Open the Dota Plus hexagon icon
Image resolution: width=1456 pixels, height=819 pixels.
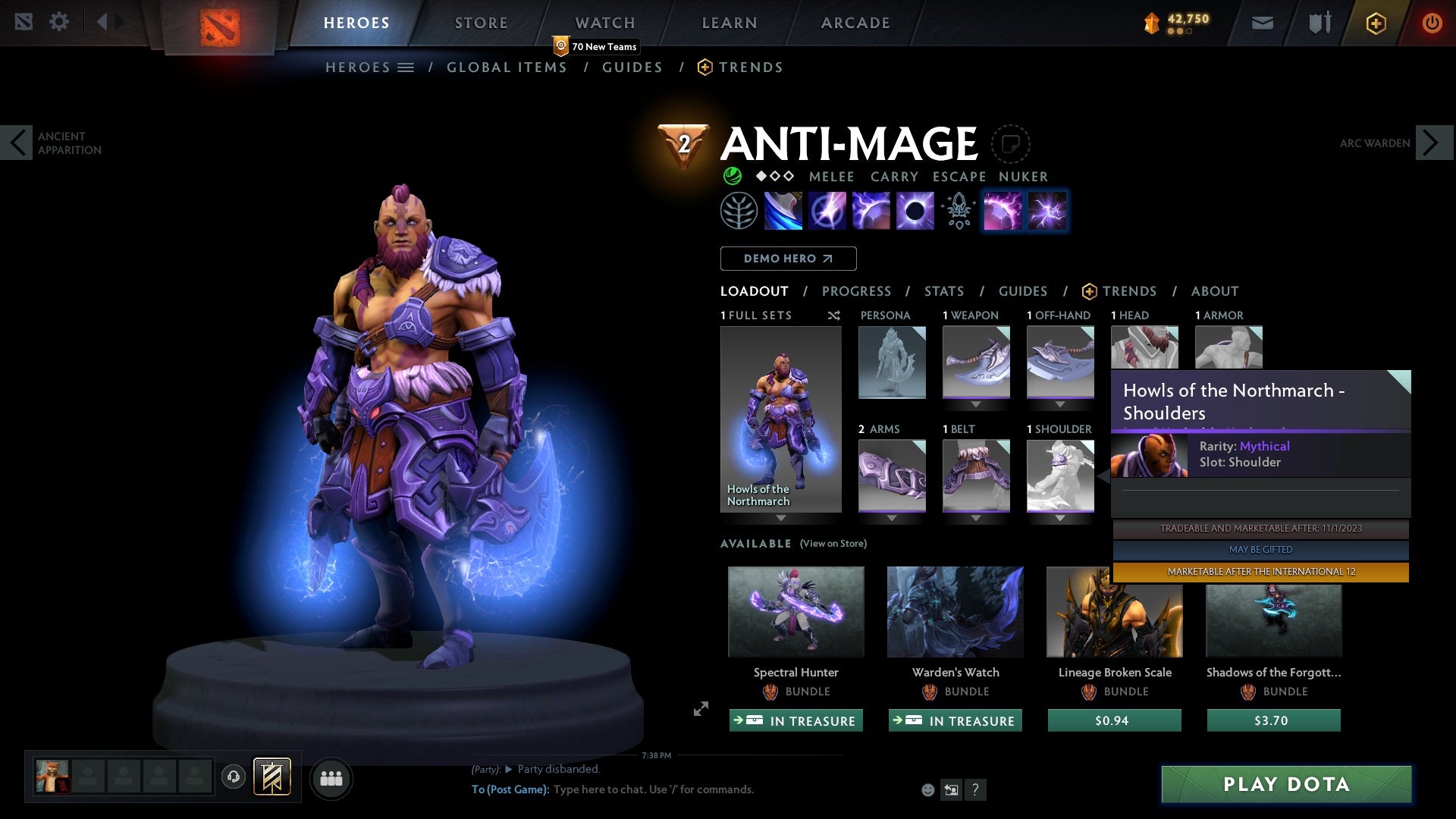(1375, 23)
